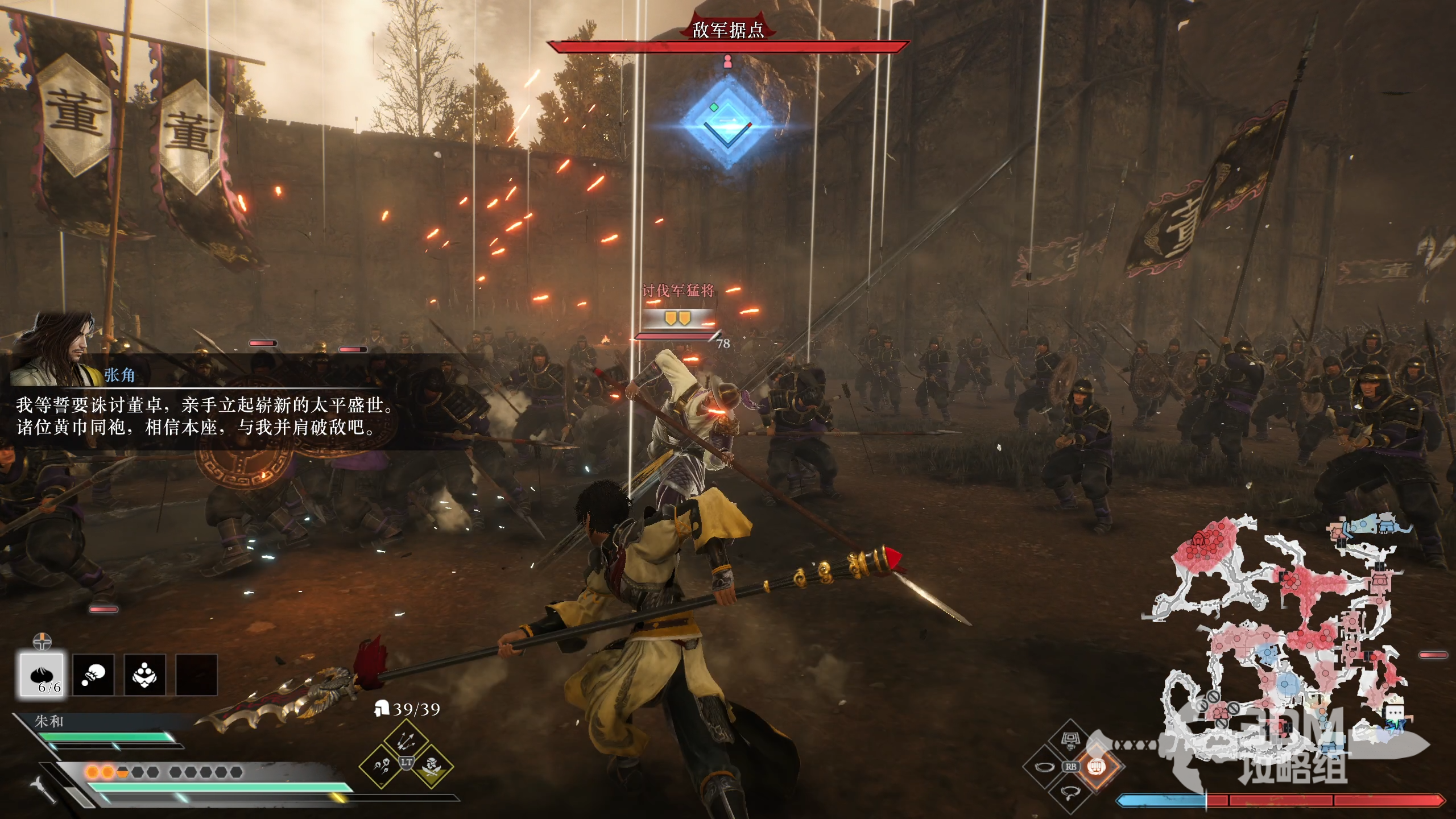Viewport: 1456px width, 819px height.
Task: Select the blue enemy base diamond marker
Action: 727,123
